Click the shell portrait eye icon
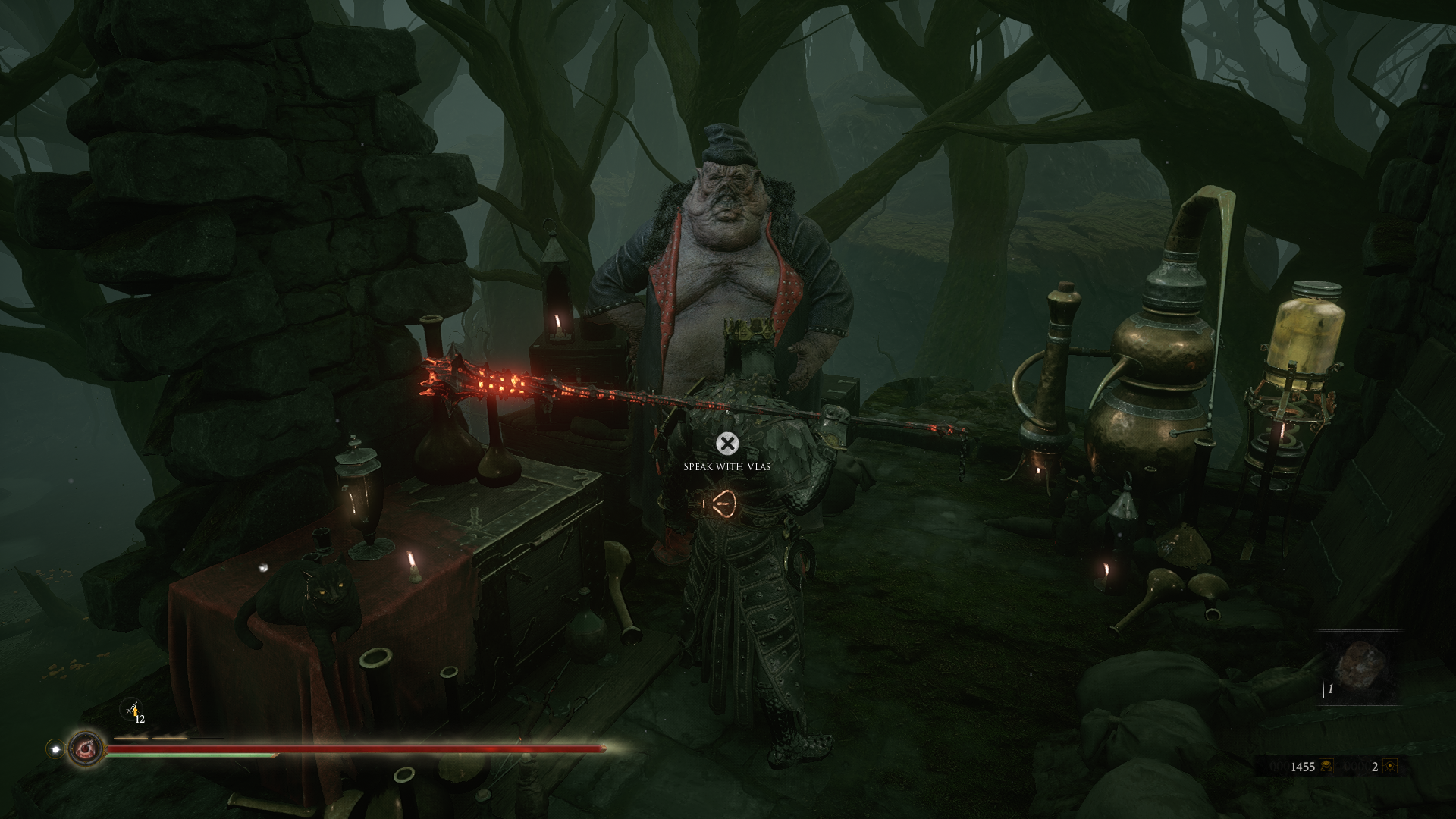 pos(84,748)
